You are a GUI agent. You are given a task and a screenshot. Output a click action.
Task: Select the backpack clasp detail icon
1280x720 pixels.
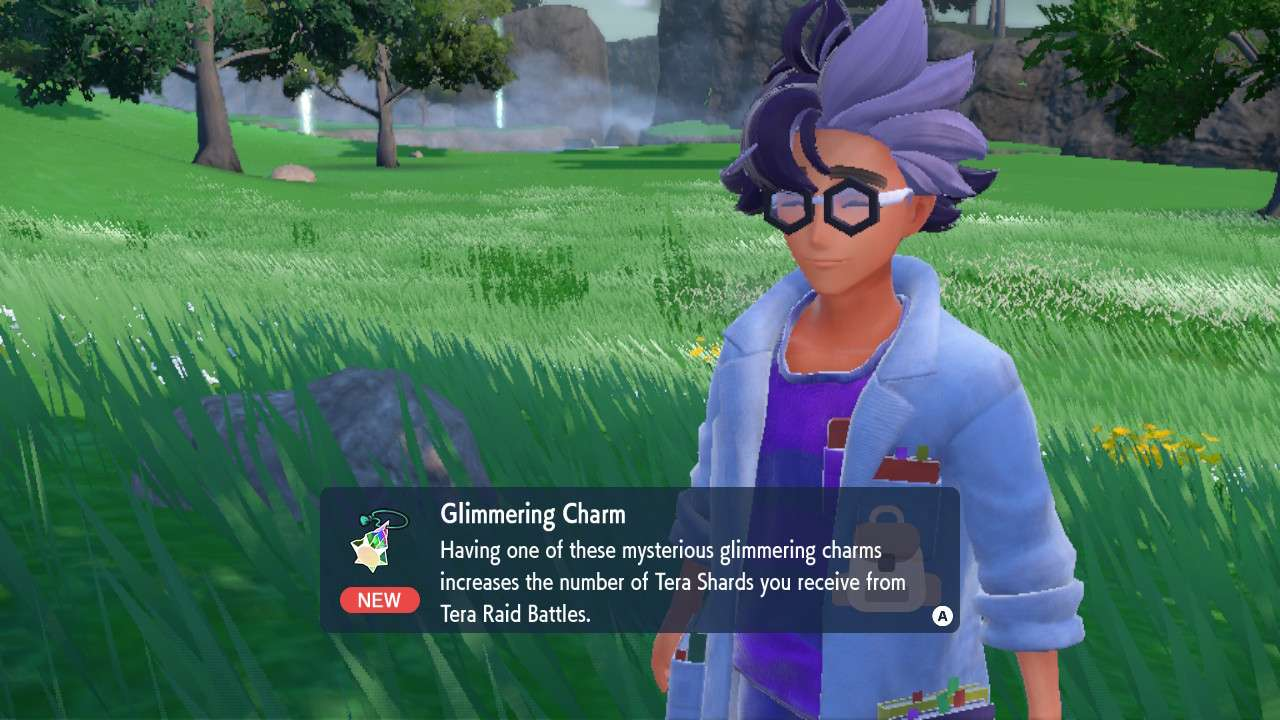(887, 563)
